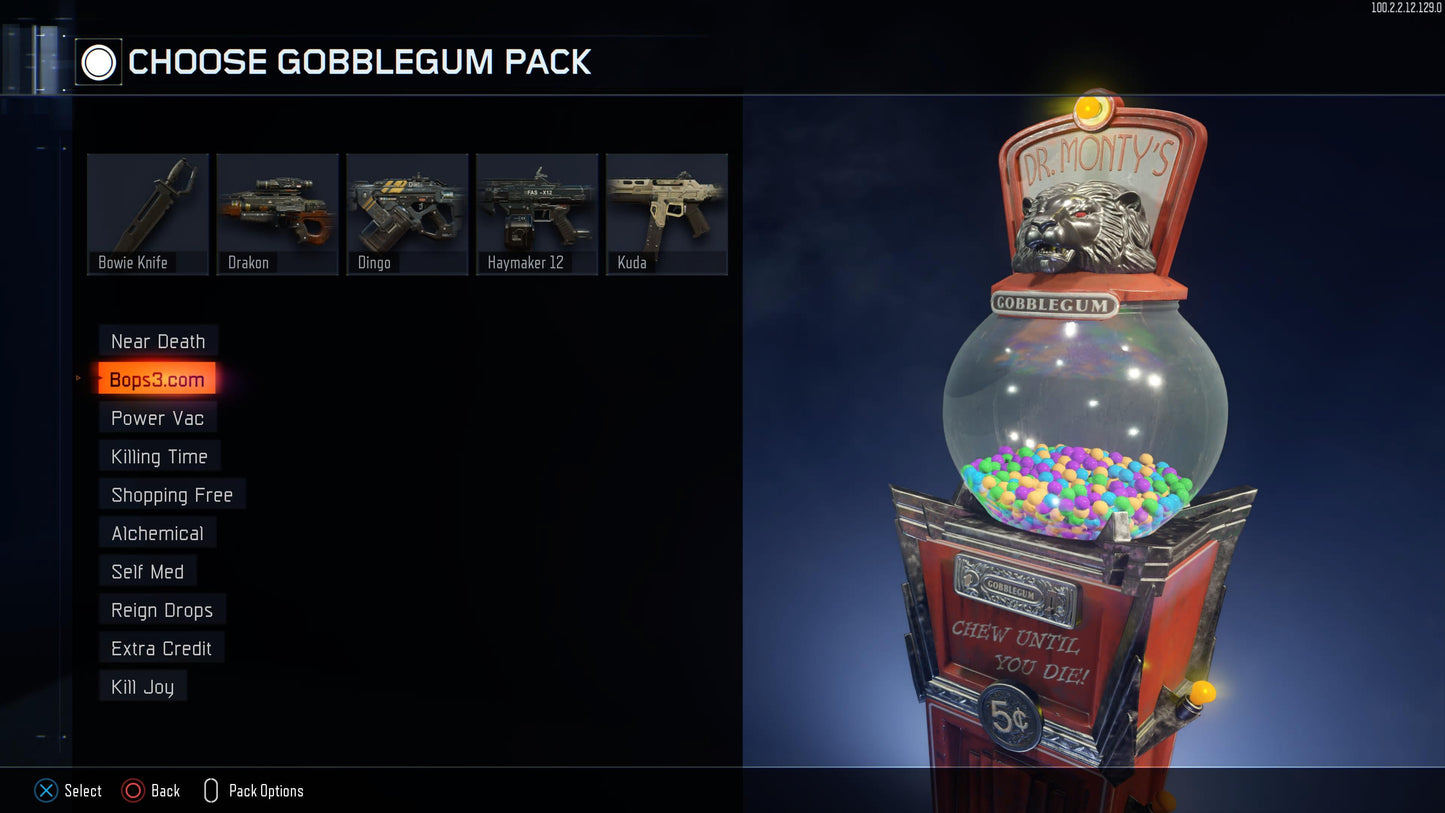Choose the Power Vac pack
This screenshot has width=1445, height=813.
click(157, 417)
